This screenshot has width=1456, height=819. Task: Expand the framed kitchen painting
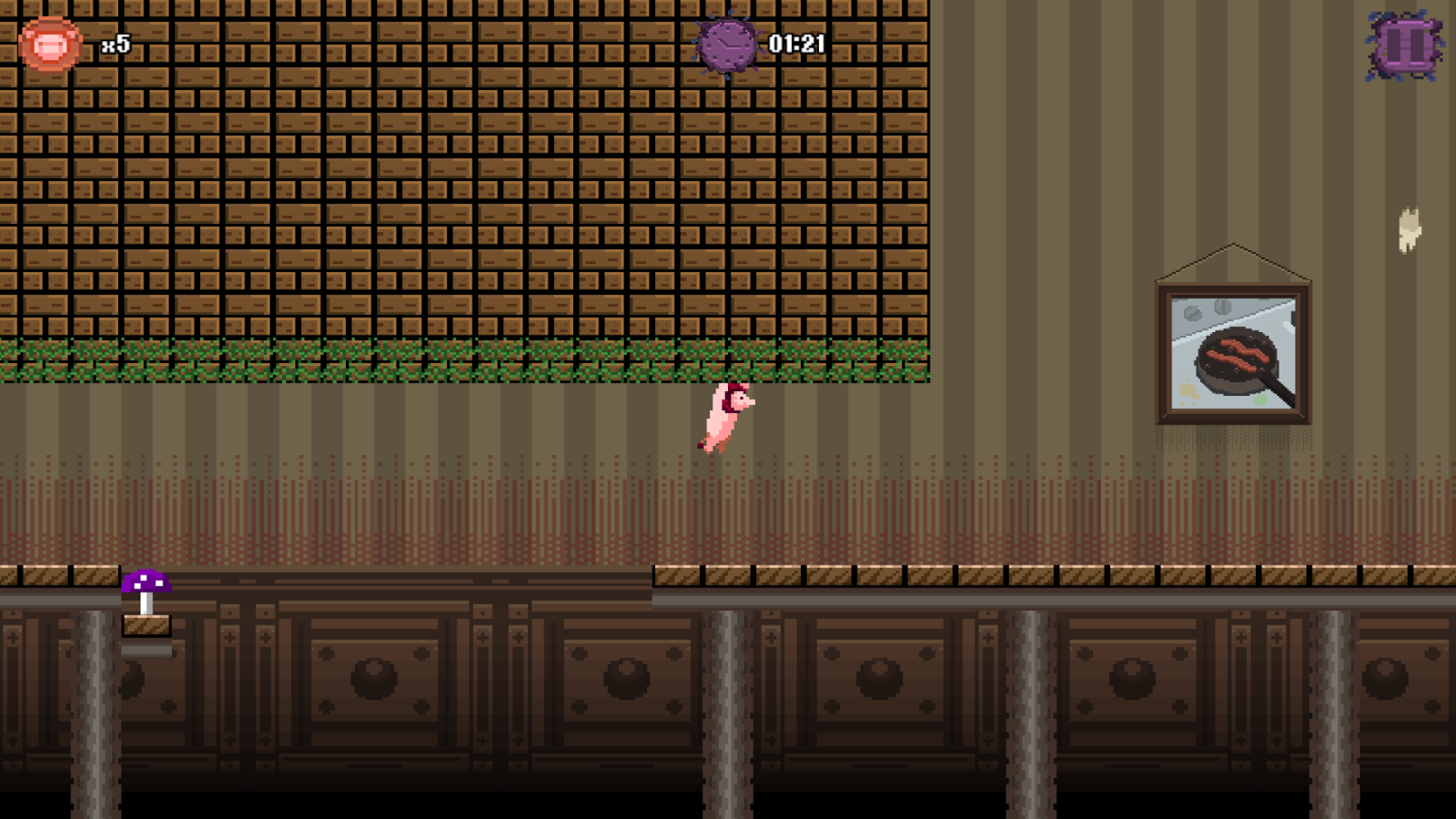tap(1233, 350)
